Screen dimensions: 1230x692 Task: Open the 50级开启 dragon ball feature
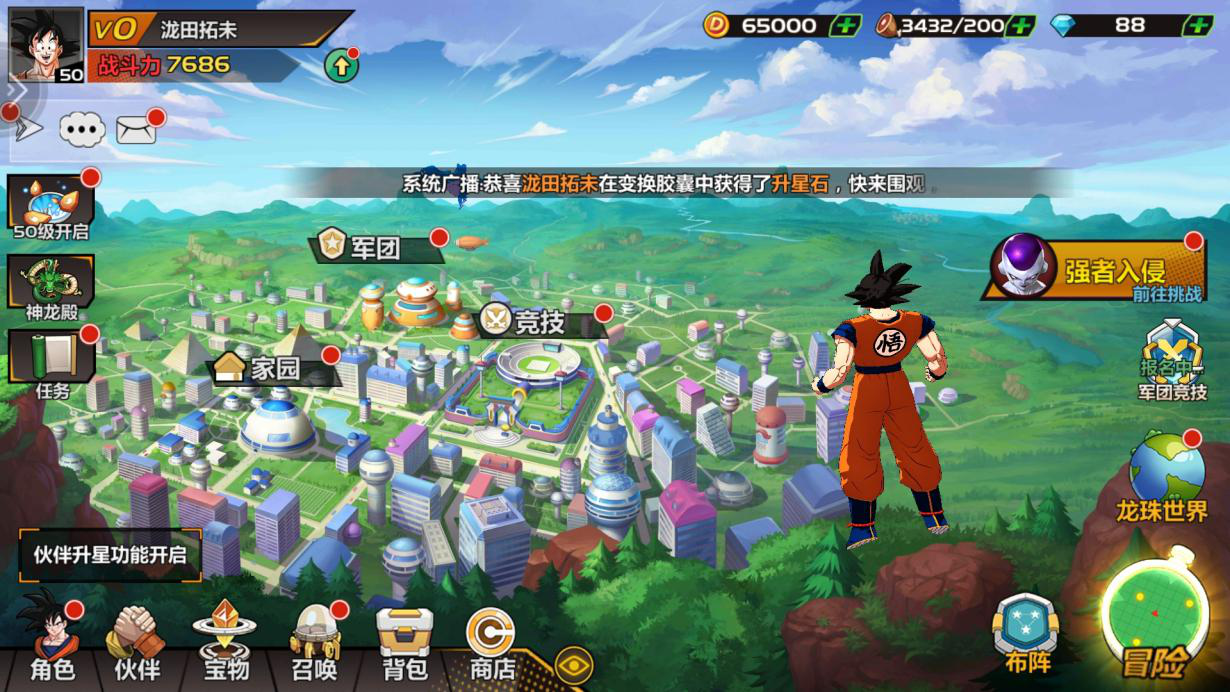point(52,207)
